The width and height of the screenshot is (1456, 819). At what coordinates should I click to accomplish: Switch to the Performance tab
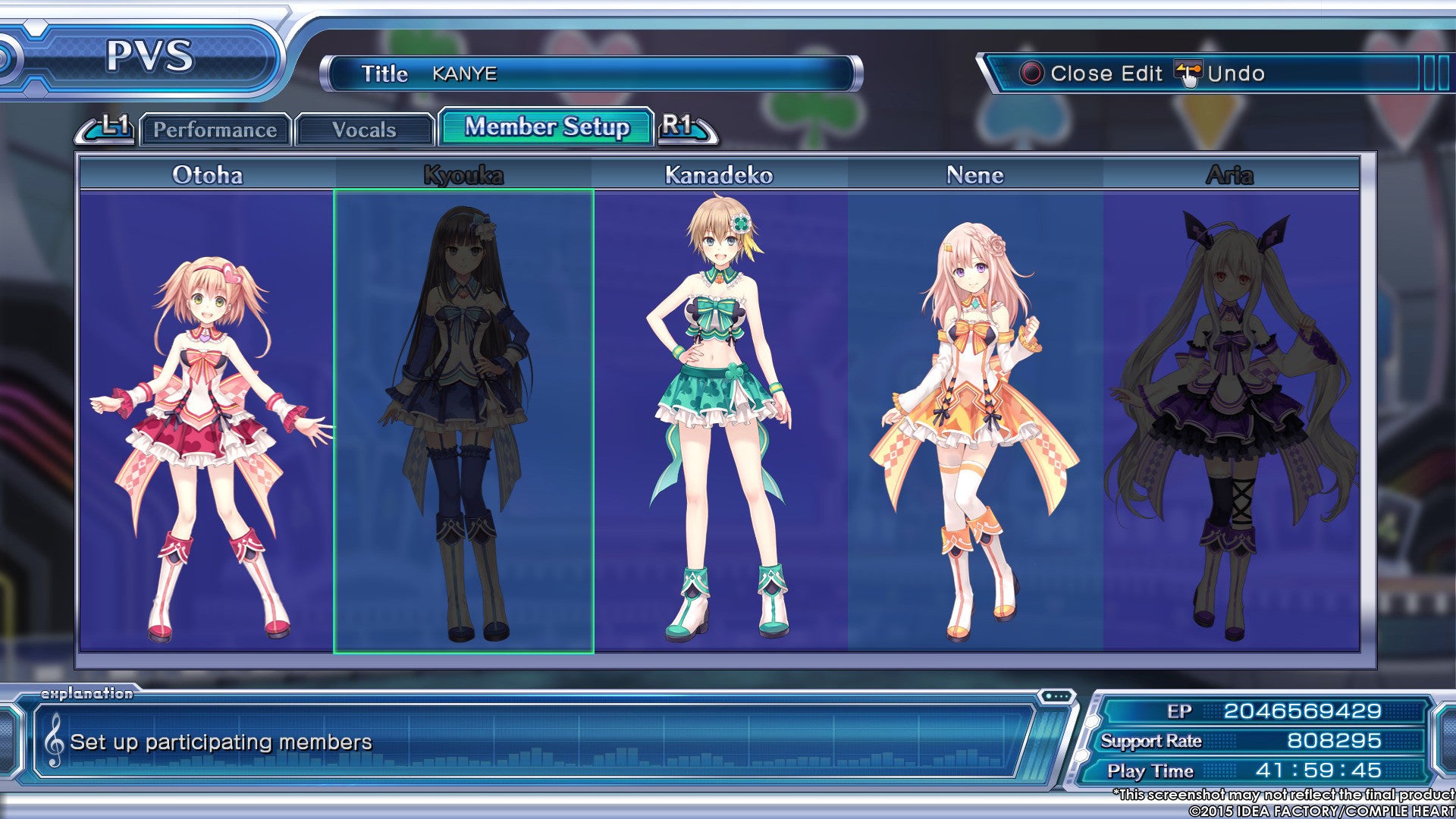coord(215,130)
